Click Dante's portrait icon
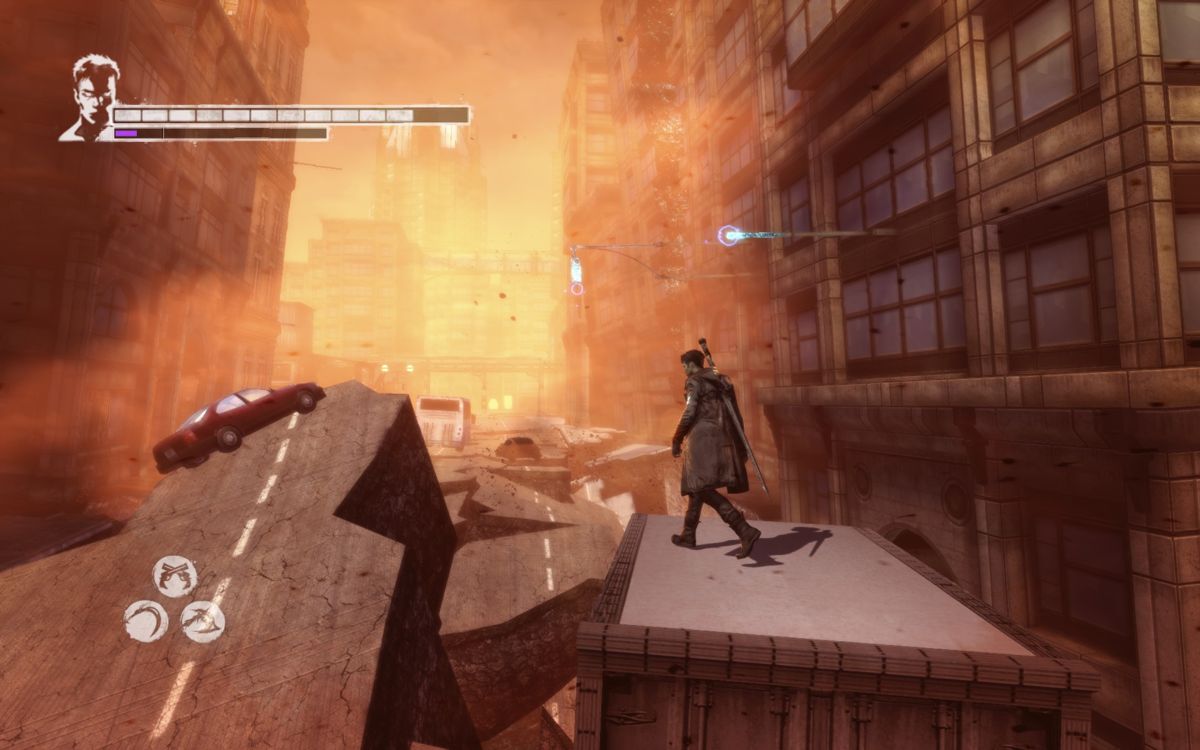 [x=91, y=99]
